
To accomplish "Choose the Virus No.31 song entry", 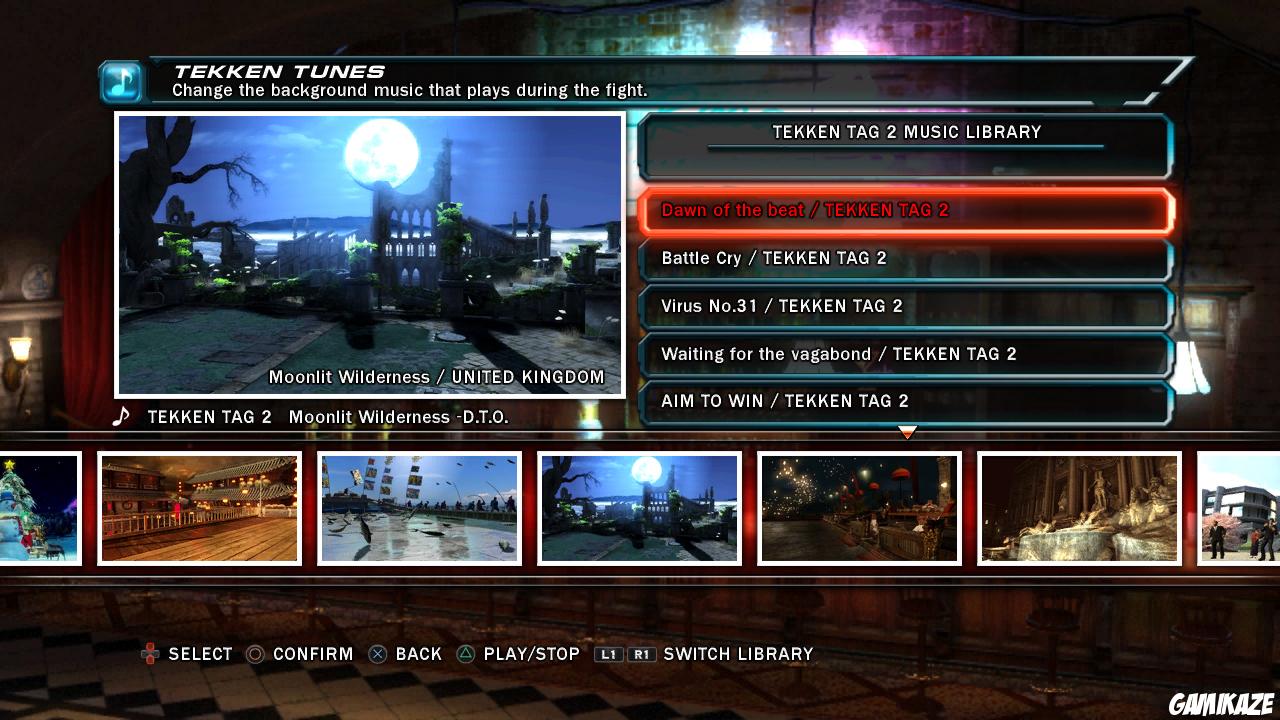I will (905, 306).
